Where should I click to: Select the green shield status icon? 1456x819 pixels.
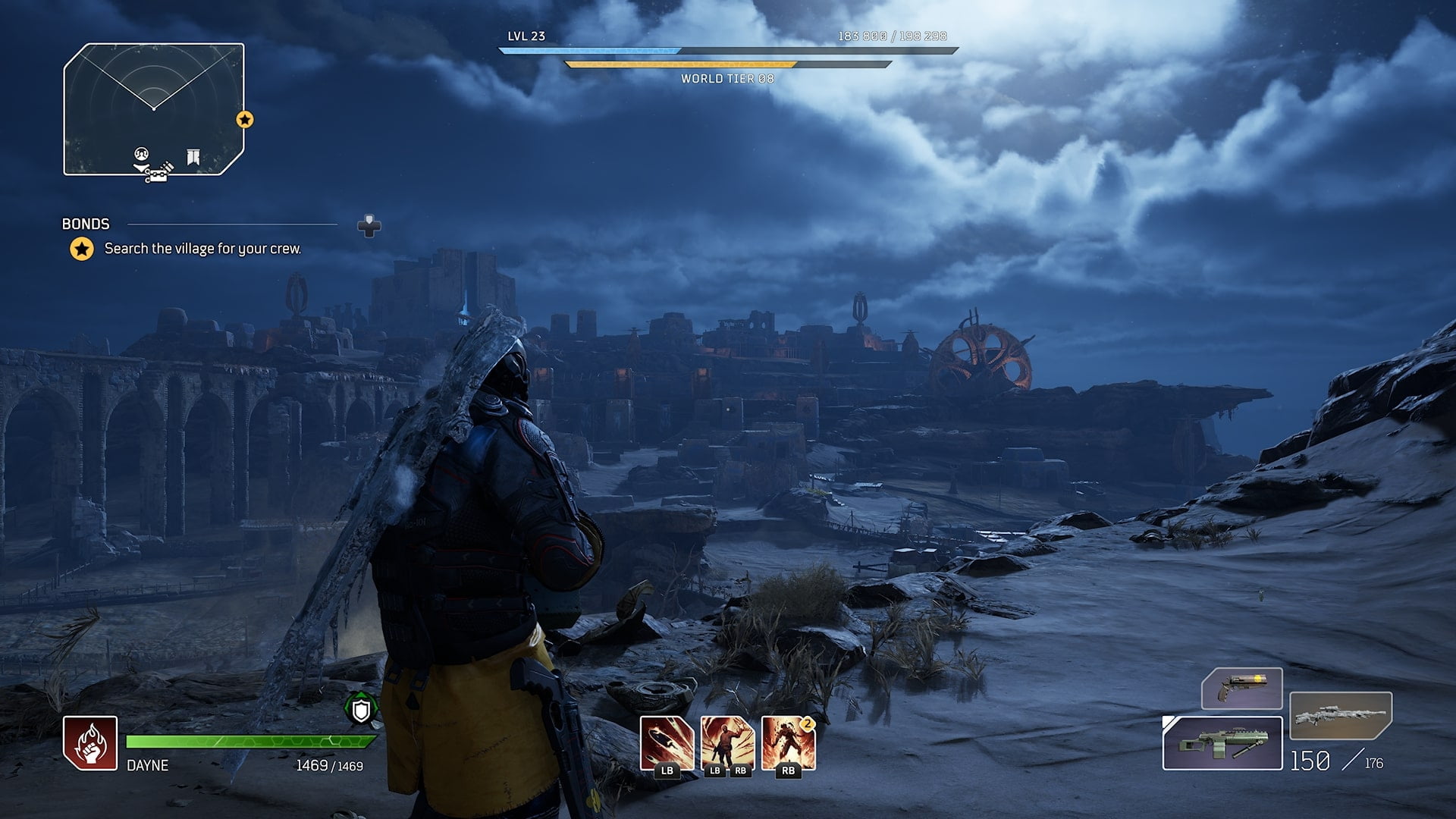click(x=361, y=710)
